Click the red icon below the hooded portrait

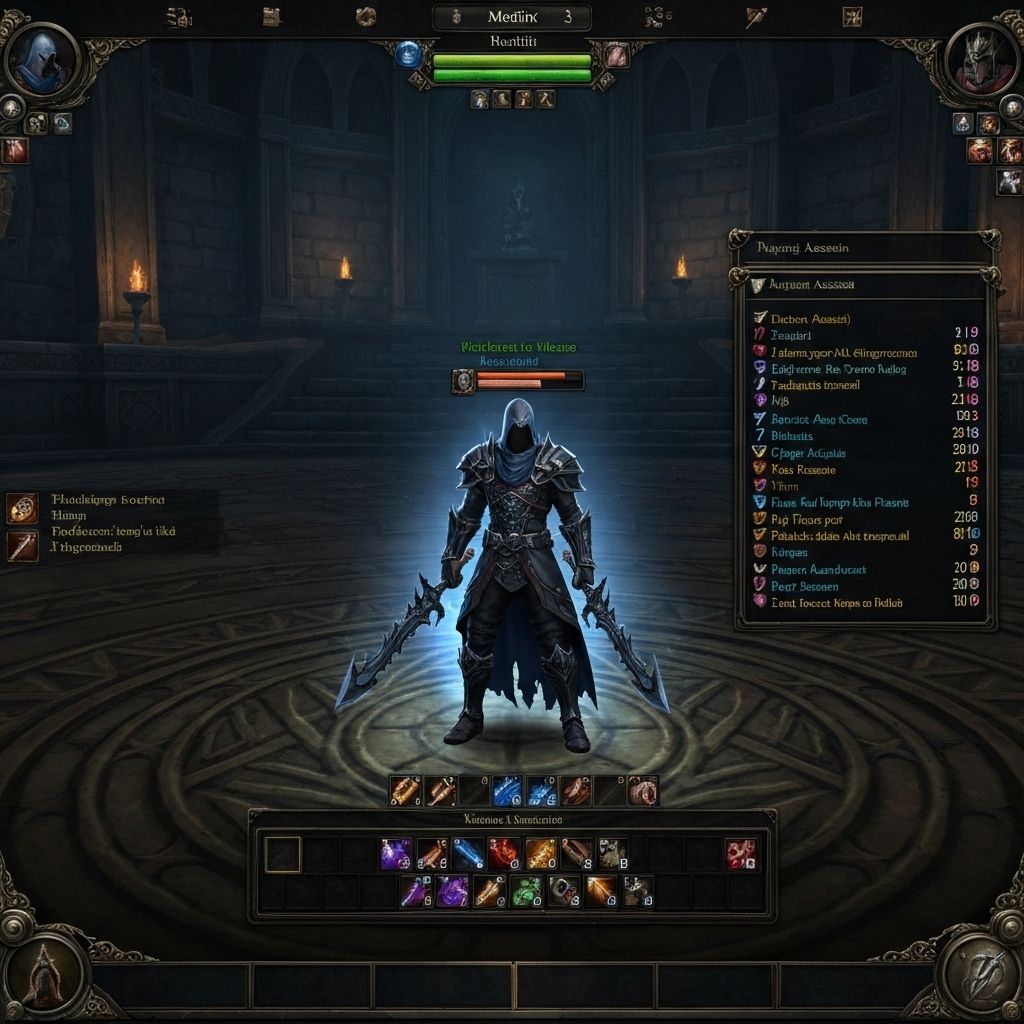[14, 151]
